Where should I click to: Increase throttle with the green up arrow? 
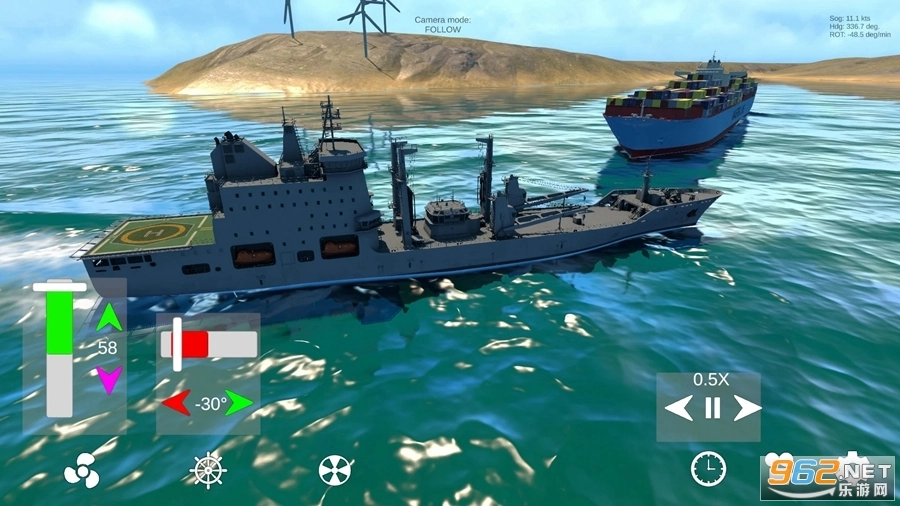pos(109,318)
